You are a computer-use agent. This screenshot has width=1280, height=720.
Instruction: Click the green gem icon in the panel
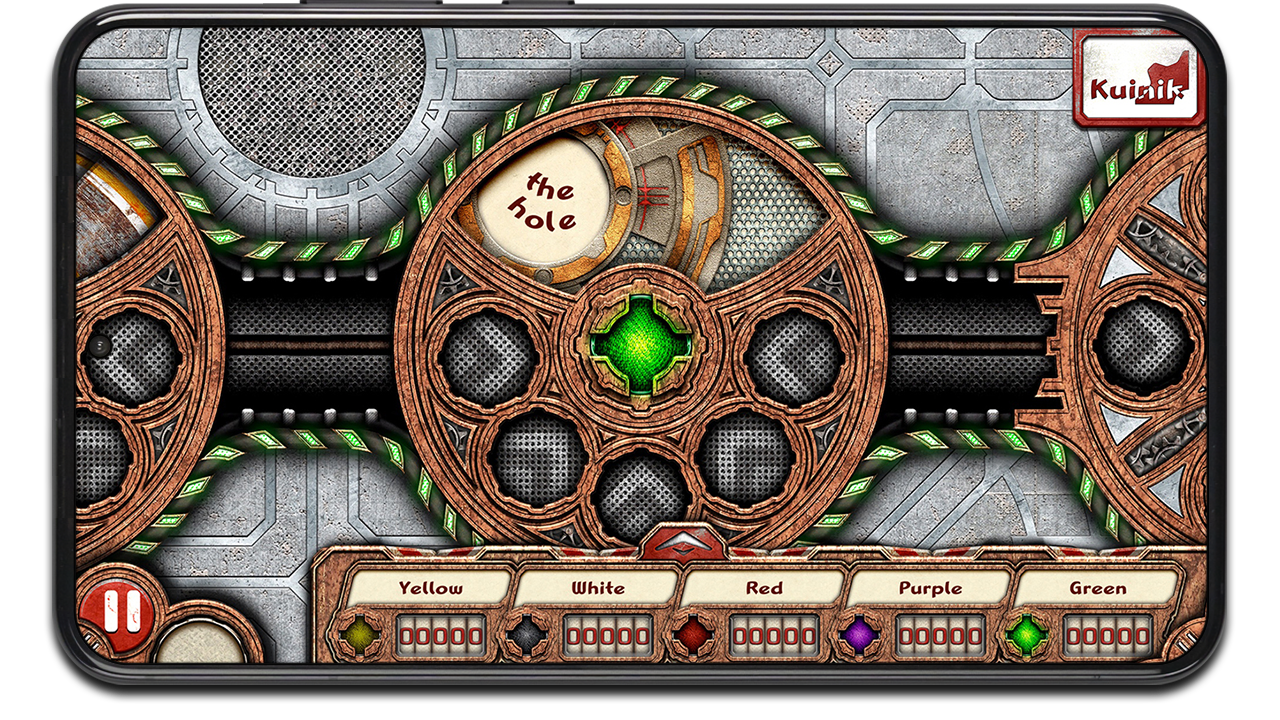click(1025, 634)
